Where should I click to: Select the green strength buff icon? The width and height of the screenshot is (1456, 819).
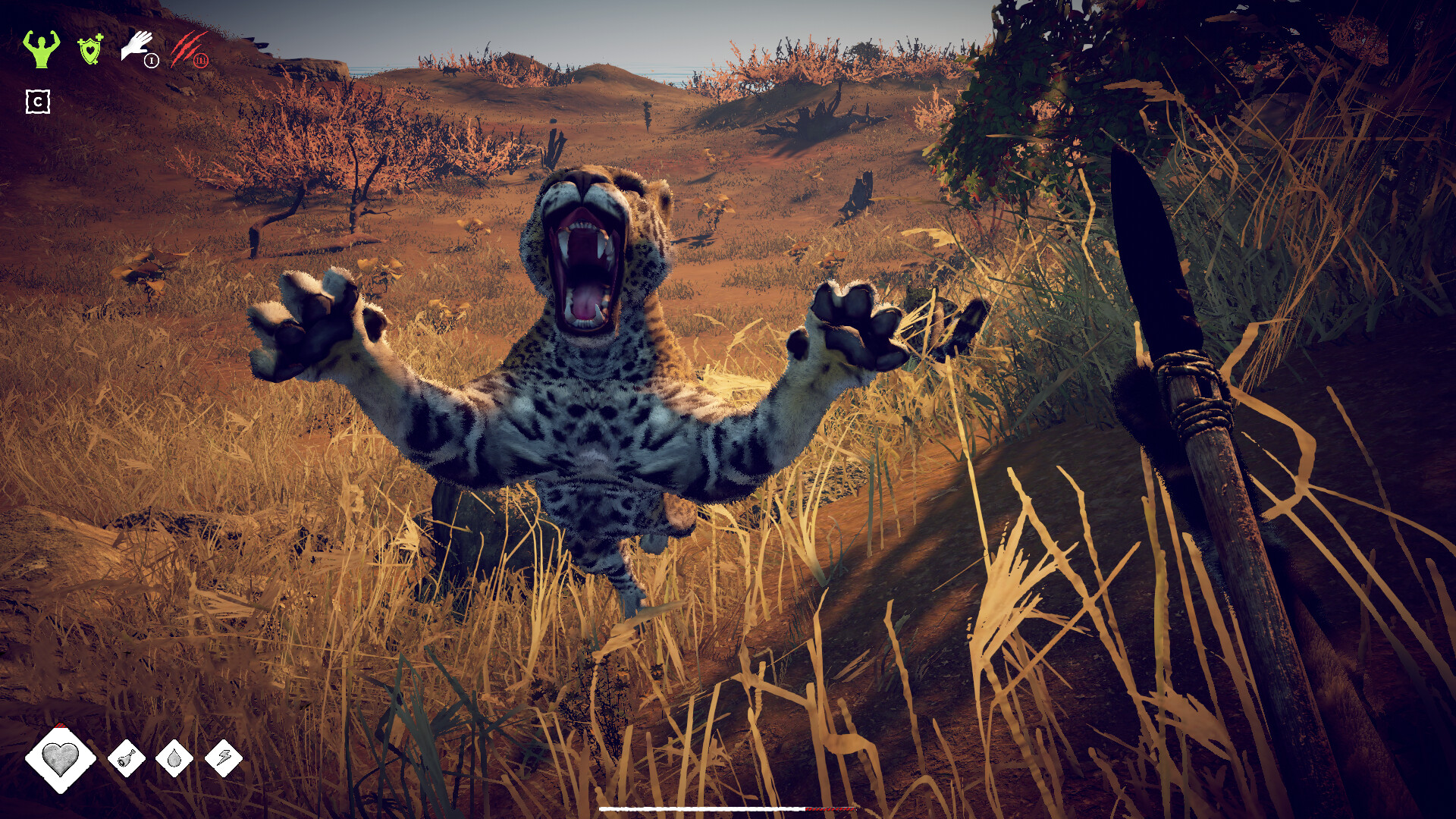pyautogui.click(x=42, y=49)
